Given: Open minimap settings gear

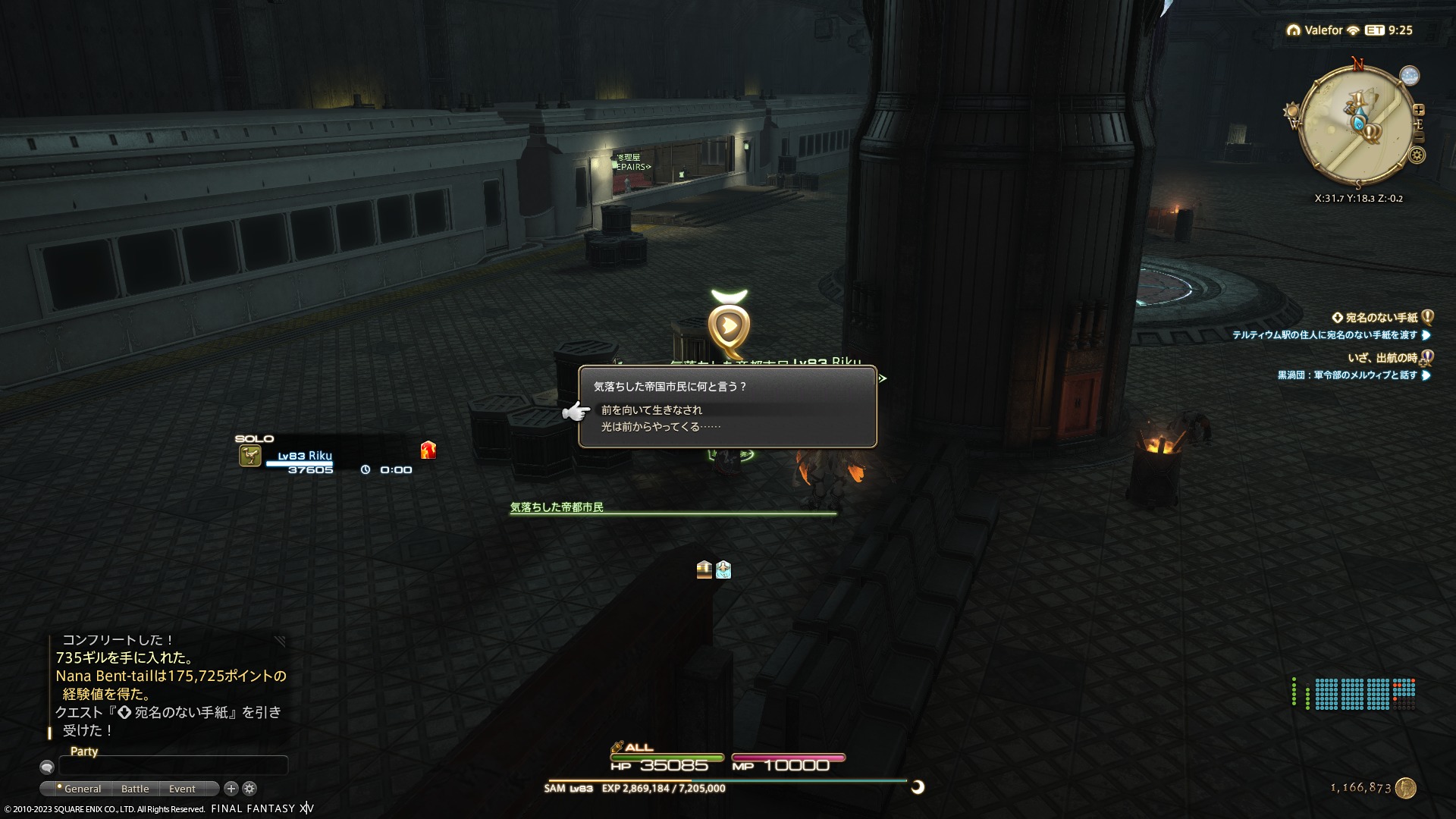Looking at the screenshot, I should click(1417, 155).
